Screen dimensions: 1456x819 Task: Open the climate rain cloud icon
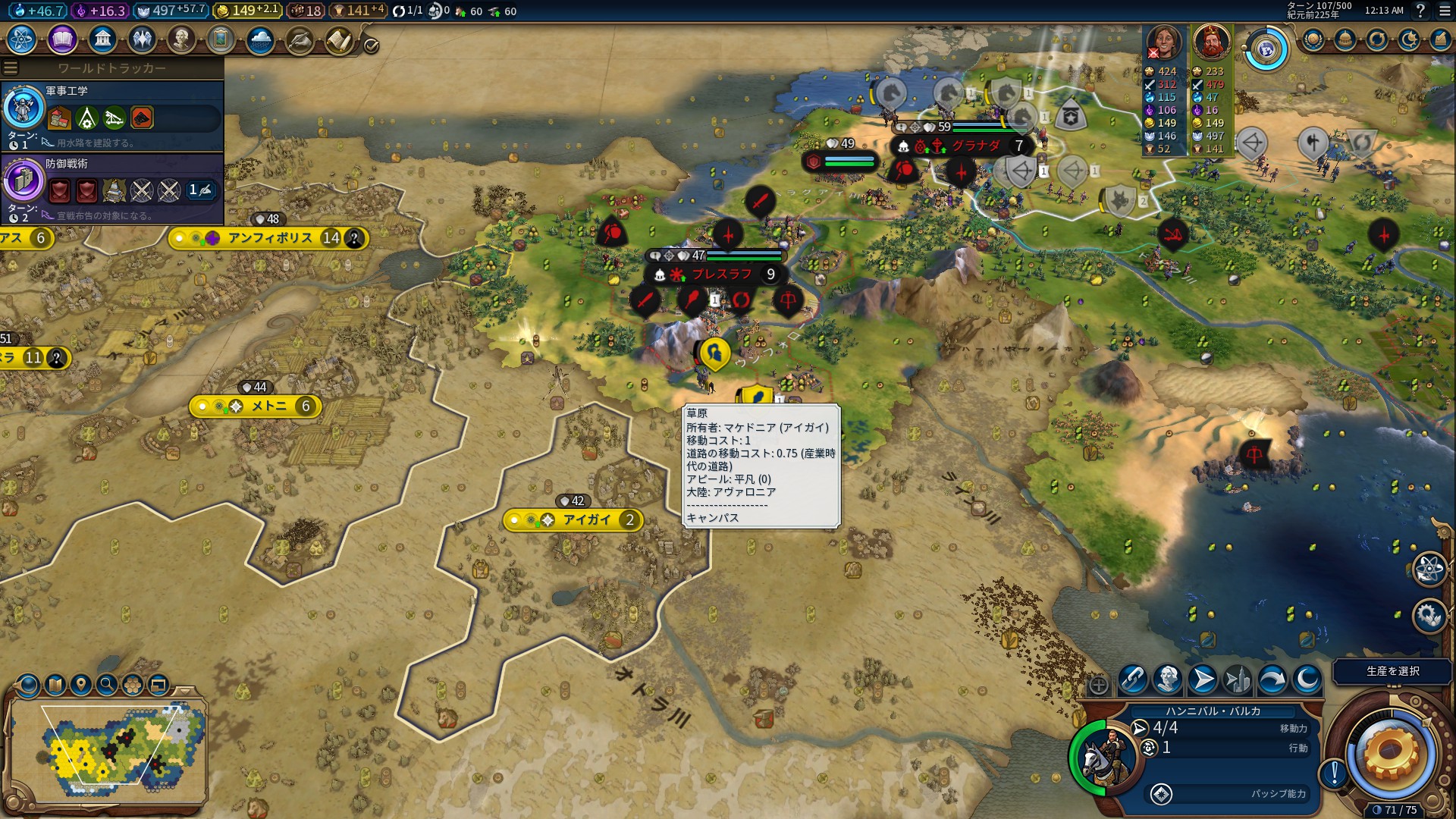[x=260, y=39]
